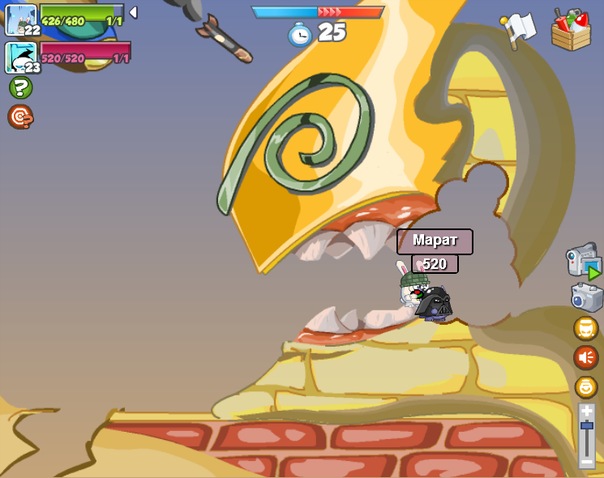Click the orange character face button
Screen dimensions: 604x478
click(586, 328)
